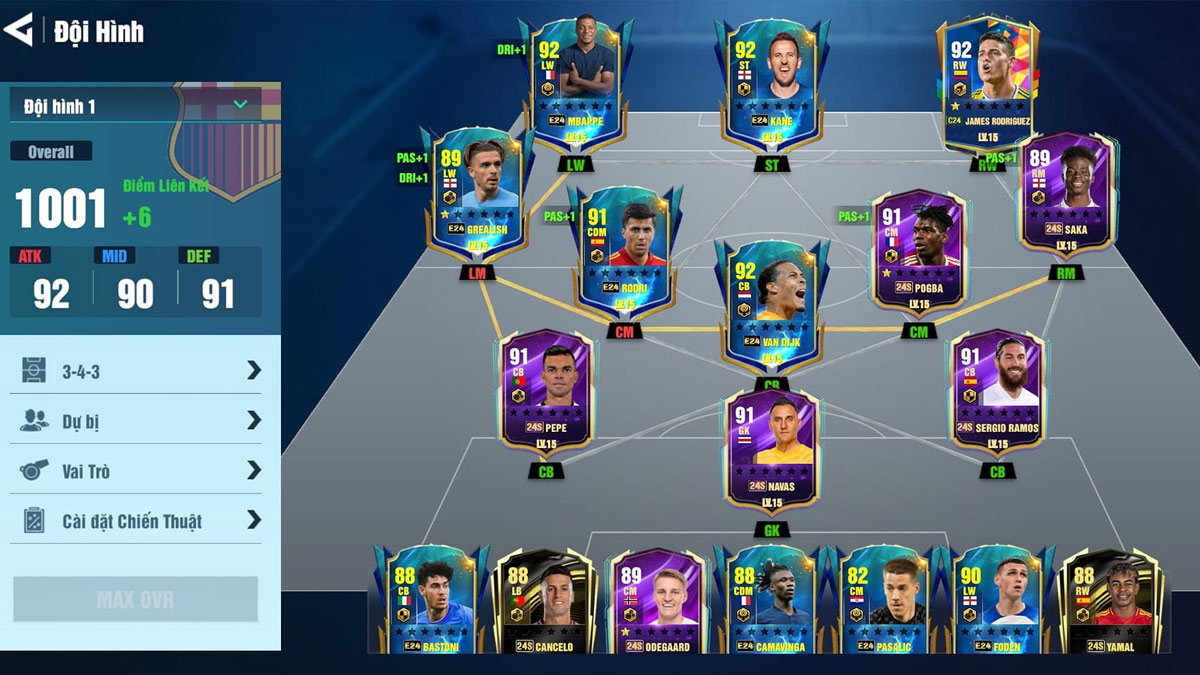1200x675 pixels.
Task: Open the 3-4-3 formation menu
Action: click(140, 371)
